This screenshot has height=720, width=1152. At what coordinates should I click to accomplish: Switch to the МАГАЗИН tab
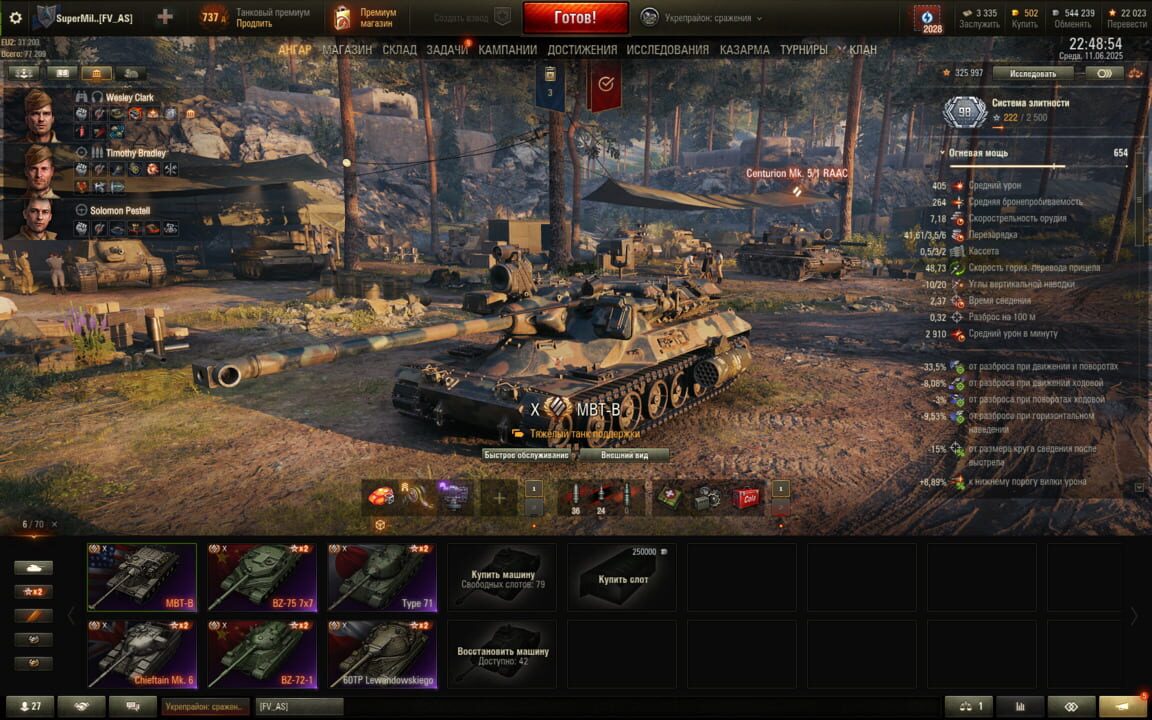(347, 50)
